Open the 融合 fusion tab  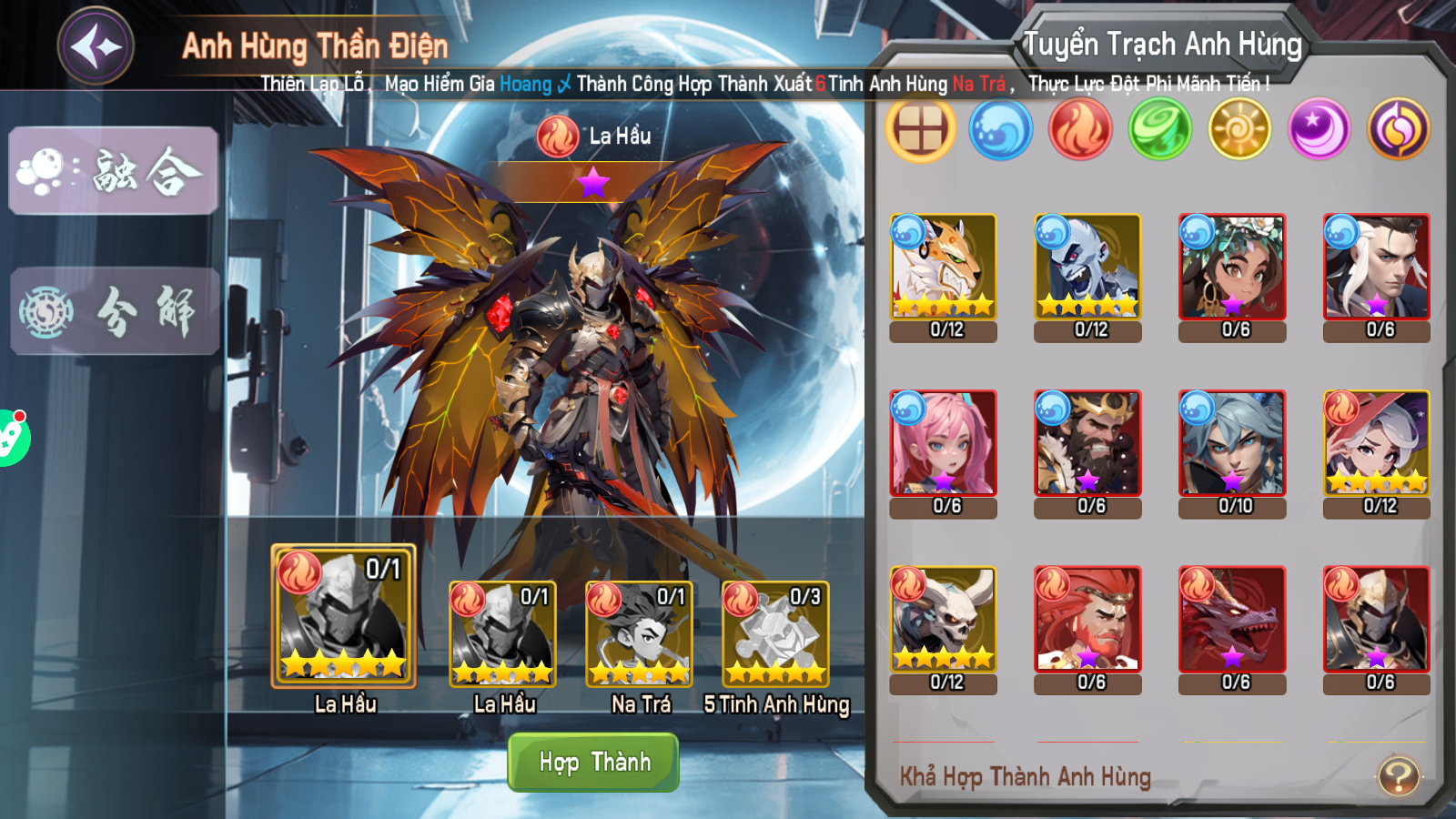coord(114,171)
